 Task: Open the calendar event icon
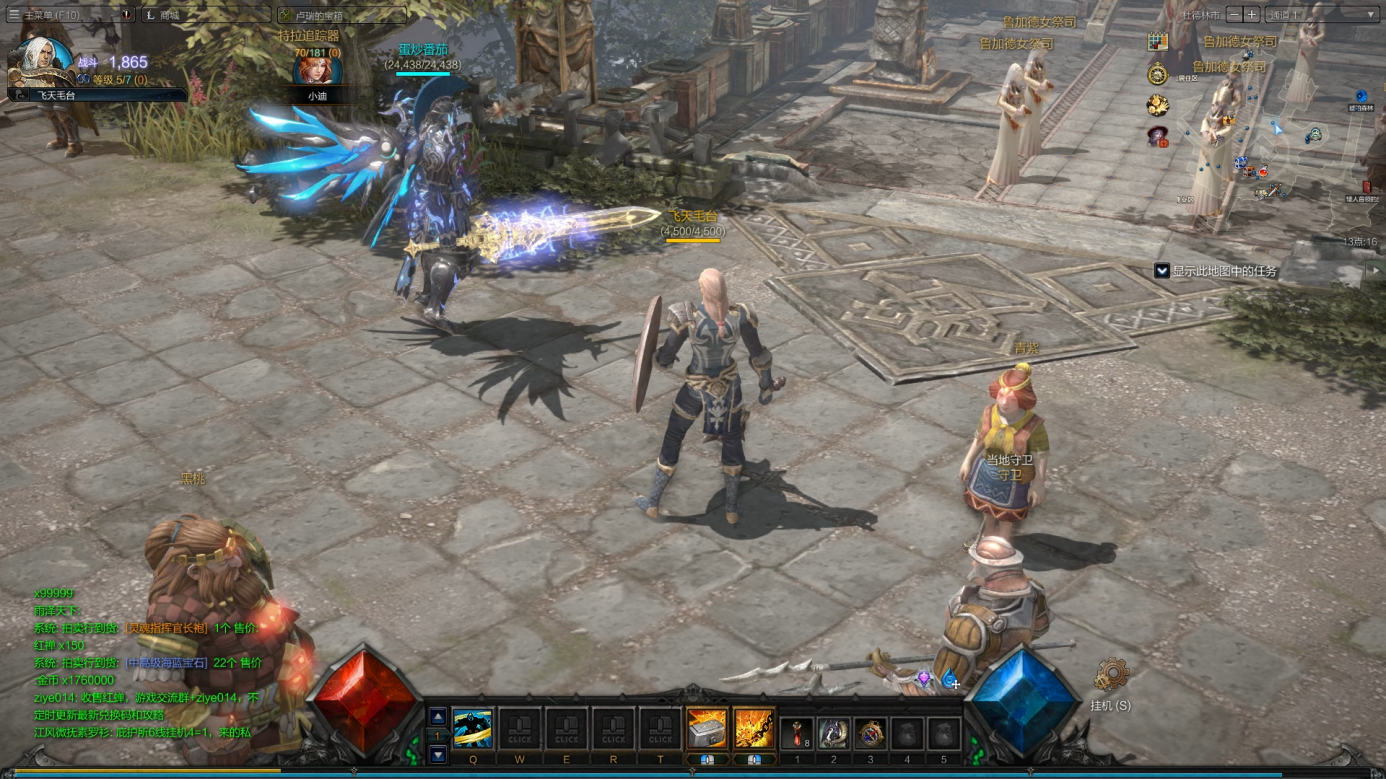1158,42
